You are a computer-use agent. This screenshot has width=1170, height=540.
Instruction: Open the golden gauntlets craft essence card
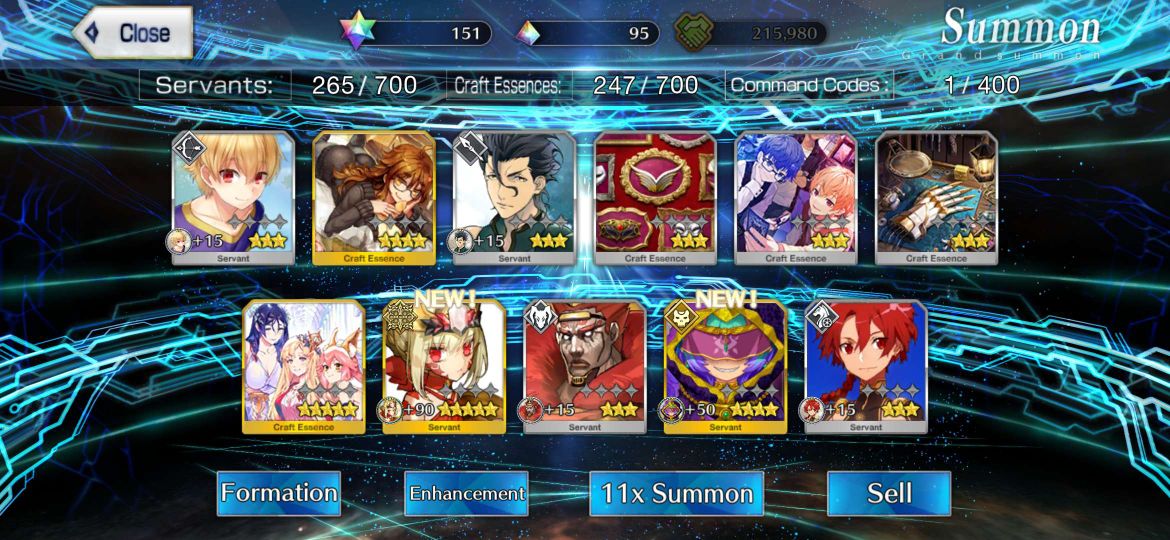click(936, 197)
